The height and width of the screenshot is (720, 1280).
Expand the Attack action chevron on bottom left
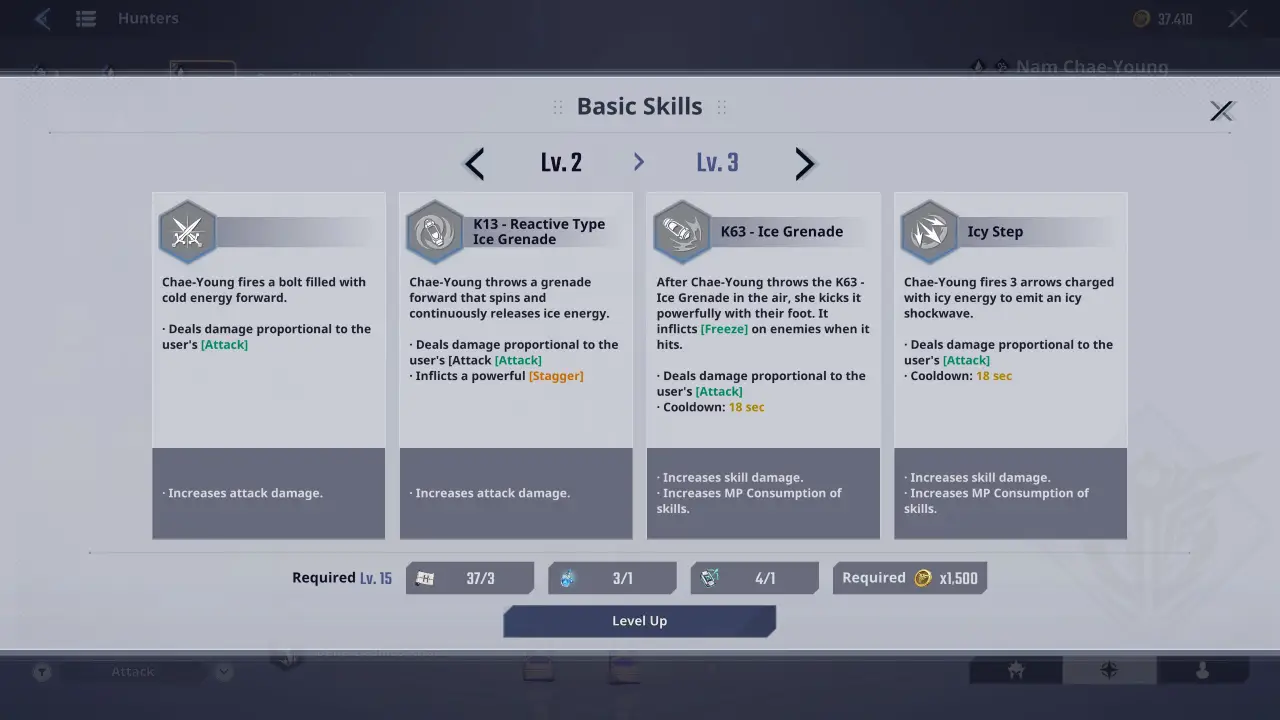(222, 671)
